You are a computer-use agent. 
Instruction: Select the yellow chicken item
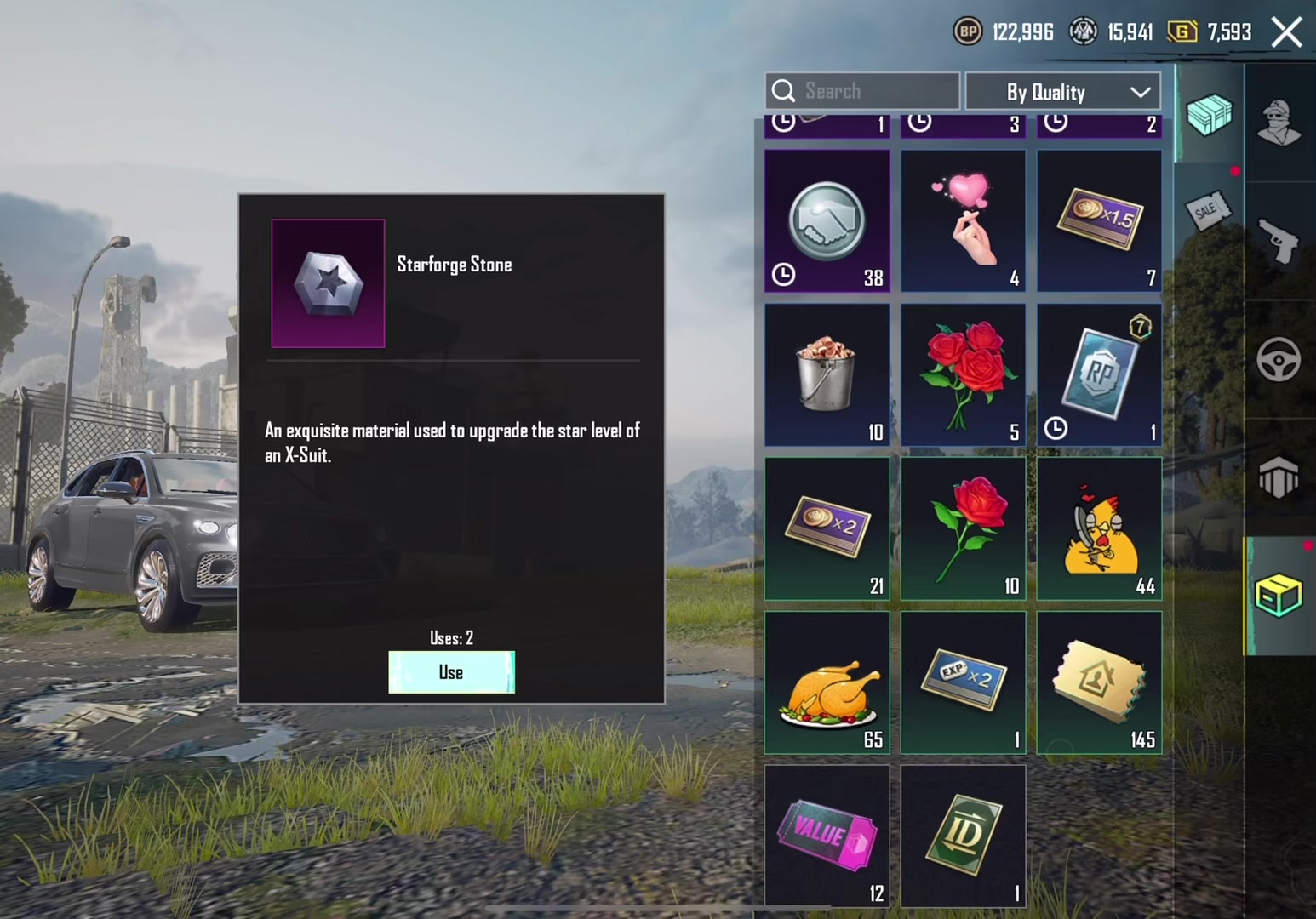point(1100,529)
